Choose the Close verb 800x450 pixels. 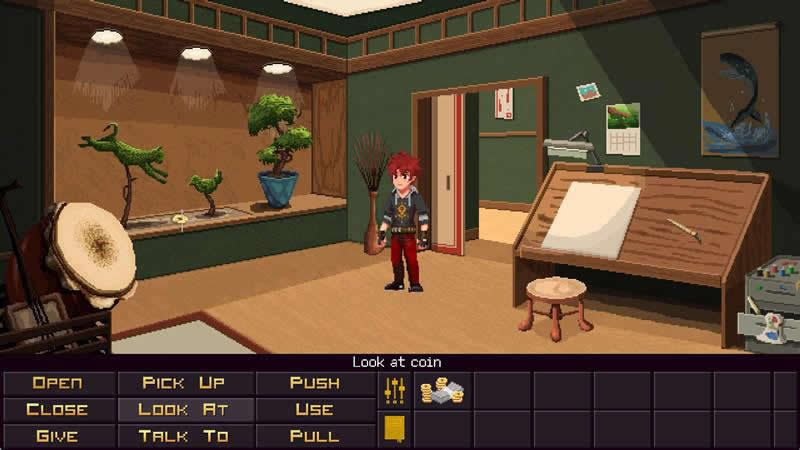pos(58,409)
